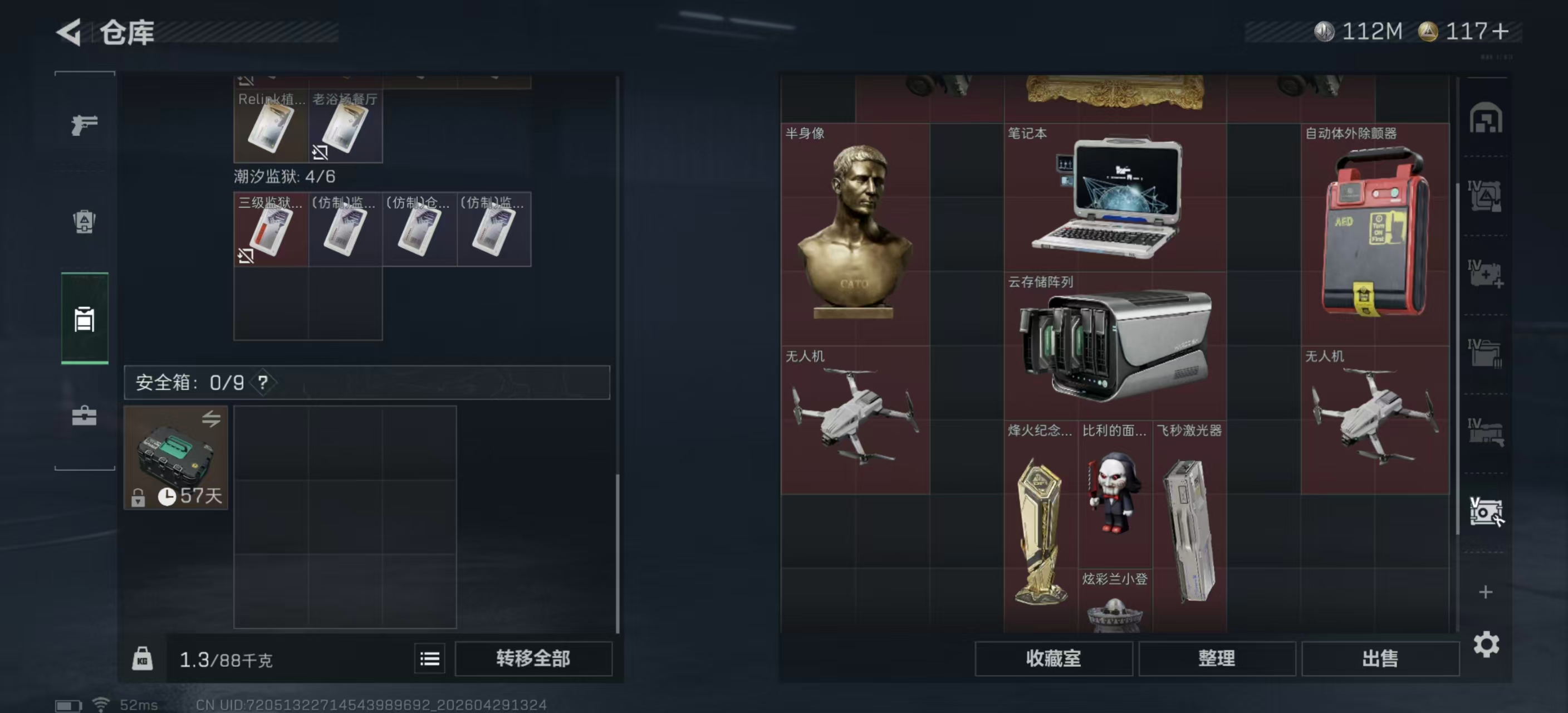Expand the 安全箱 0/9 help tooltip
The image size is (1568, 713).
pos(263,383)
